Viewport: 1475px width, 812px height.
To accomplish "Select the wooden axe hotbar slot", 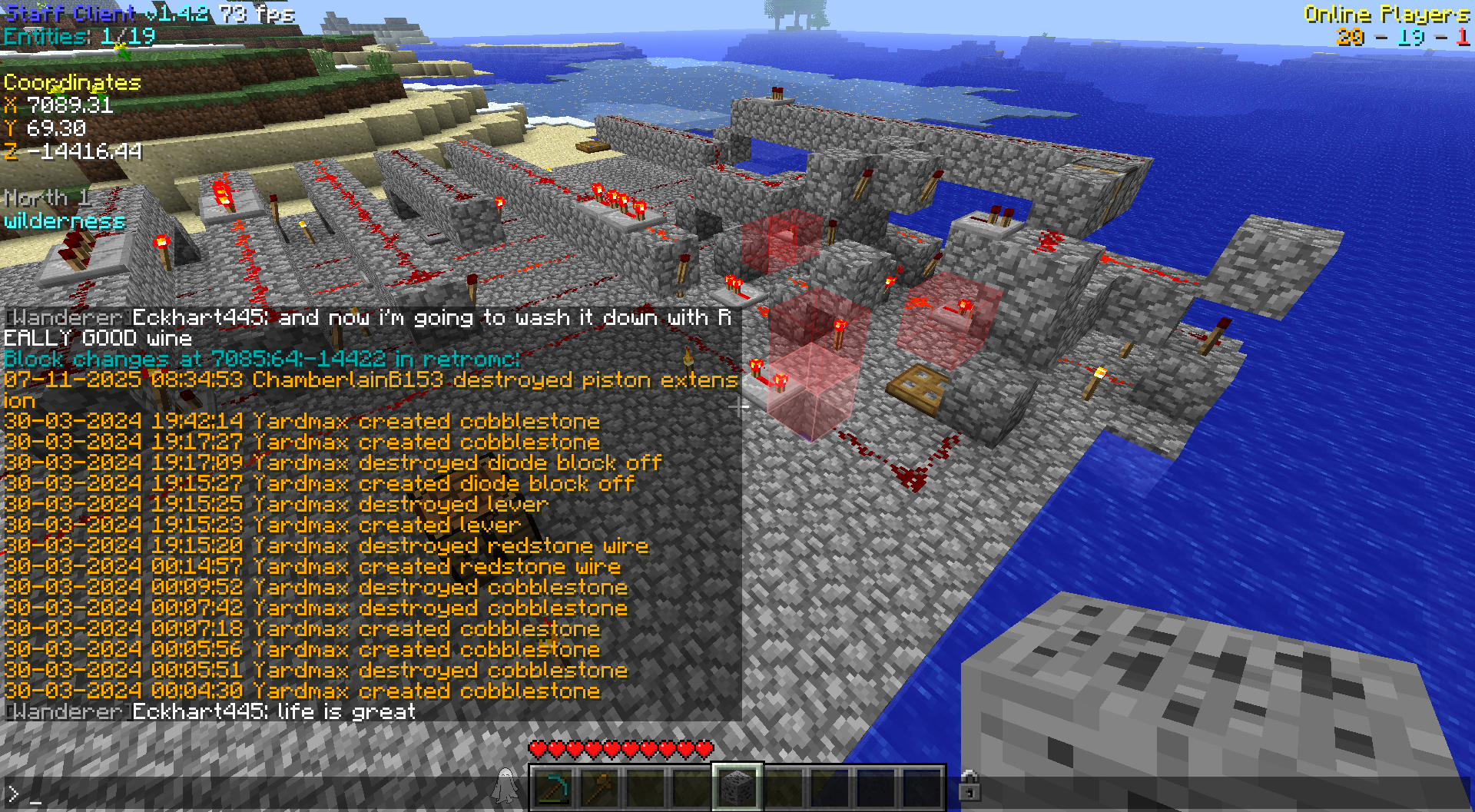I will (599, 787).
